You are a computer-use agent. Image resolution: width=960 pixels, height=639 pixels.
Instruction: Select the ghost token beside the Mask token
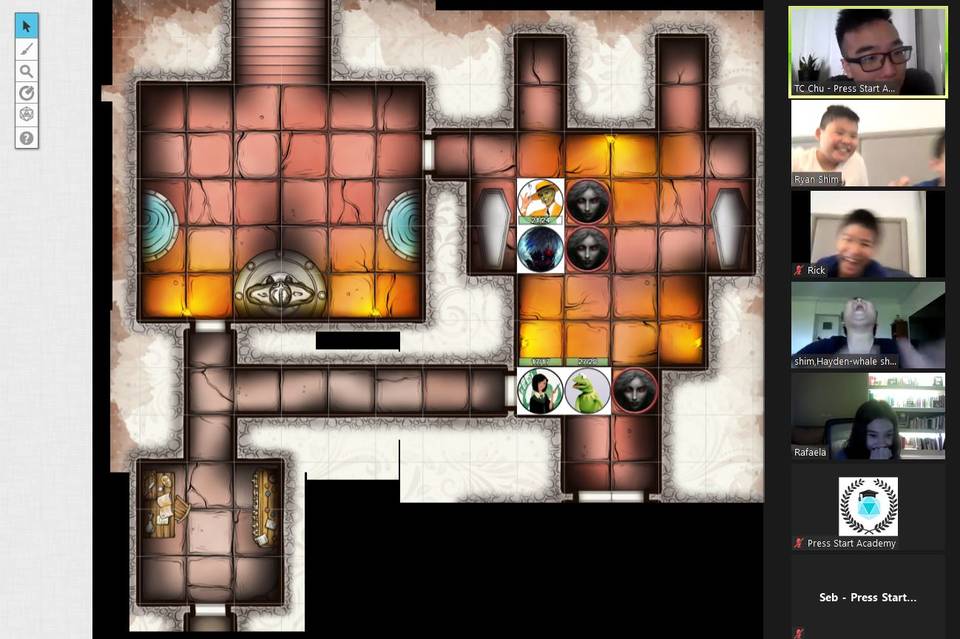tap(588, 202)
